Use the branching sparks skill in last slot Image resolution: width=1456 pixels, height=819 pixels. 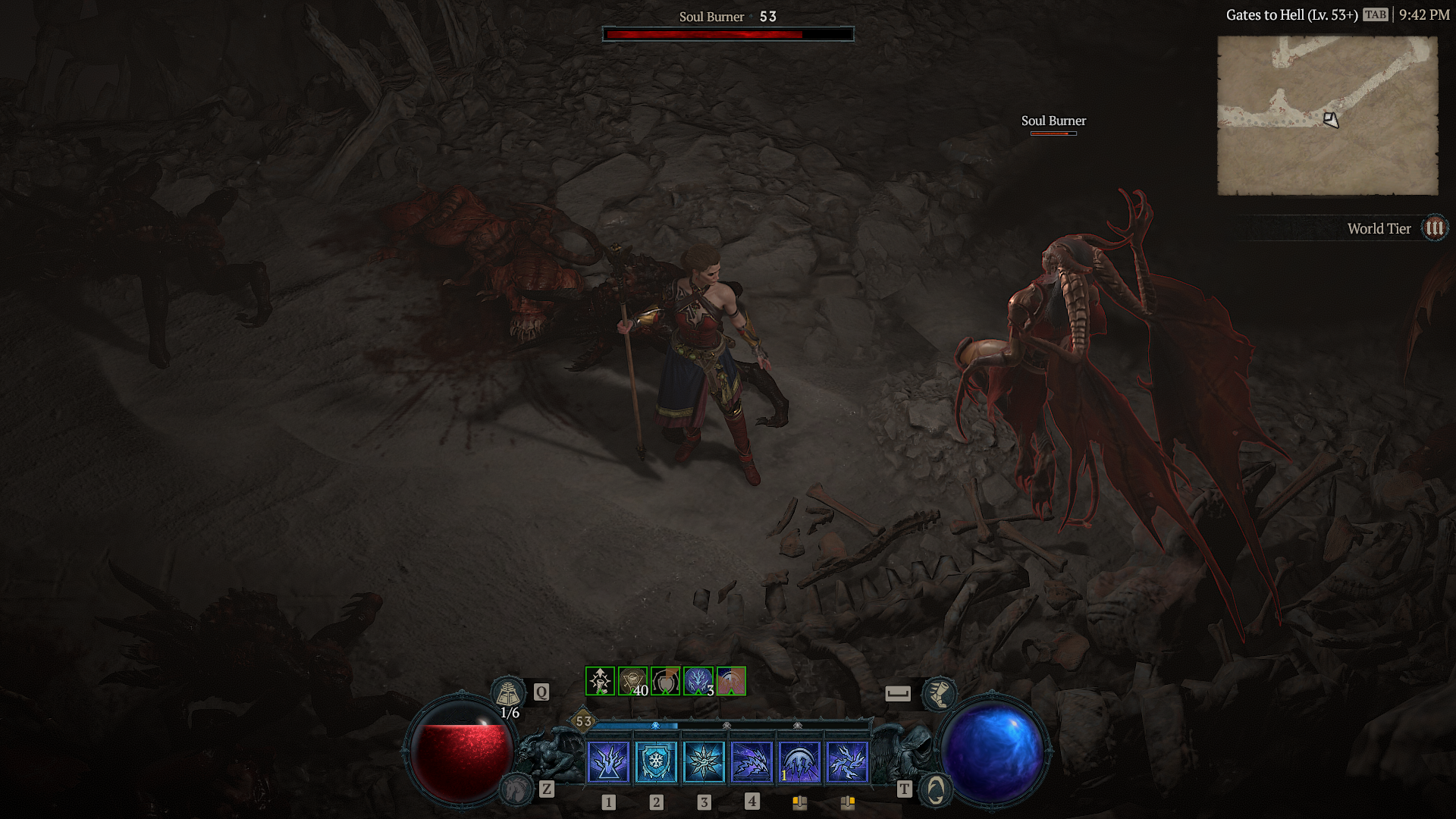[847, 761]
